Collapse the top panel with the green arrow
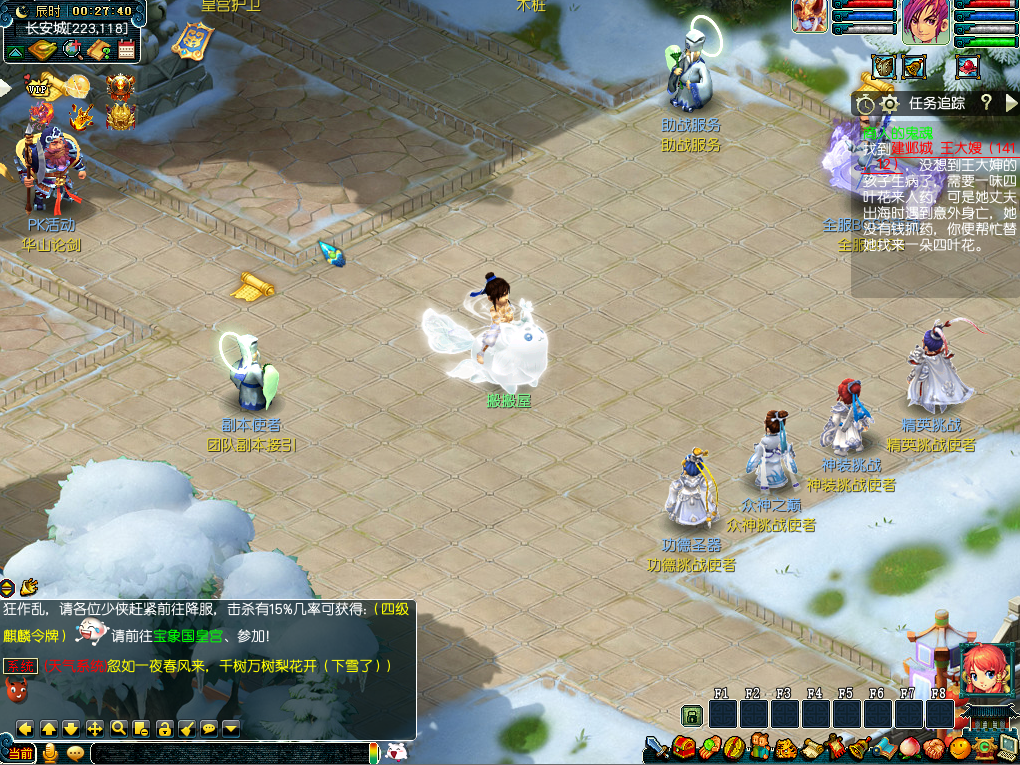 click(x=16, y=51)
